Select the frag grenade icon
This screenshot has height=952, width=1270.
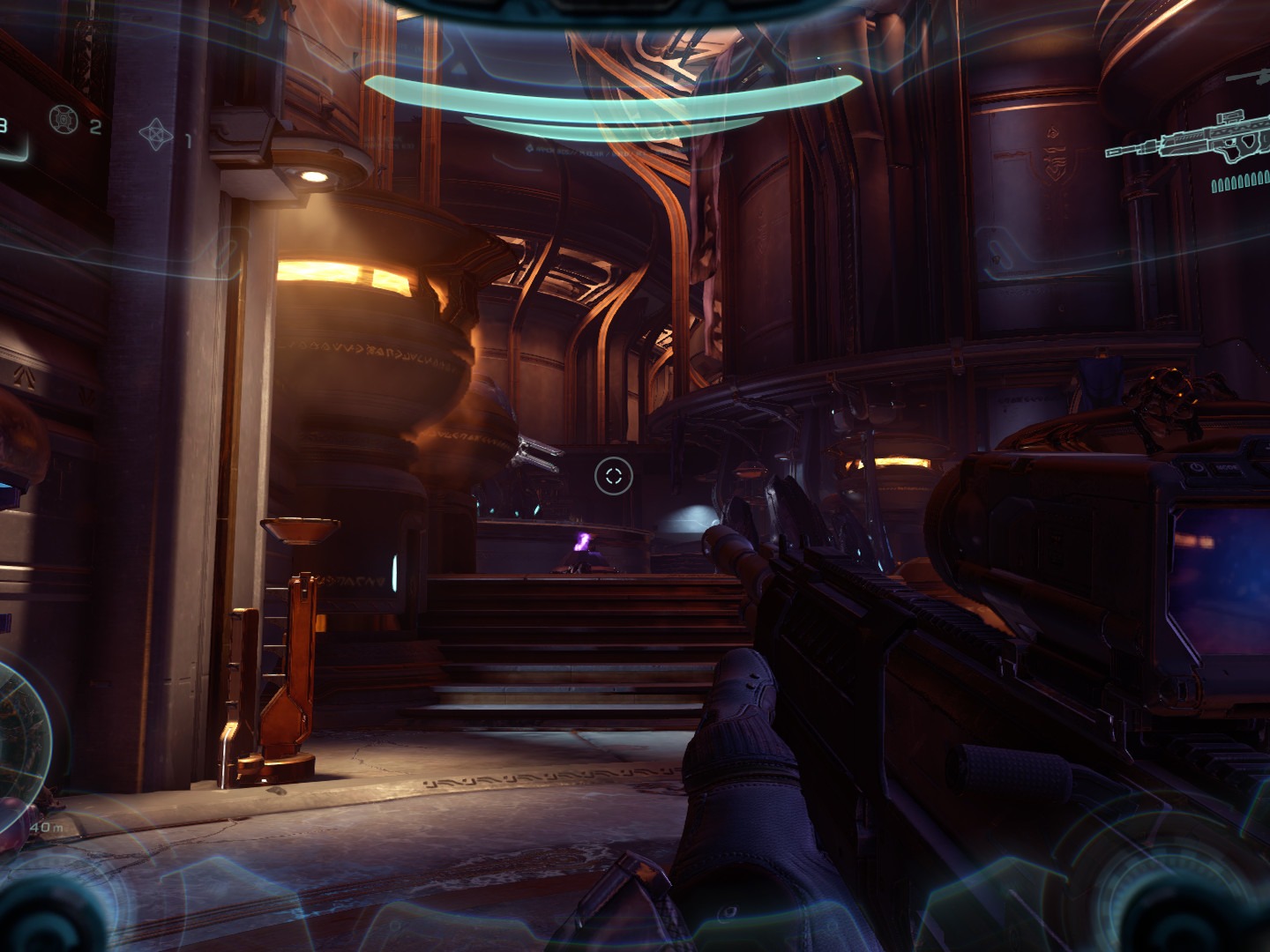click(x=63, y=117)
